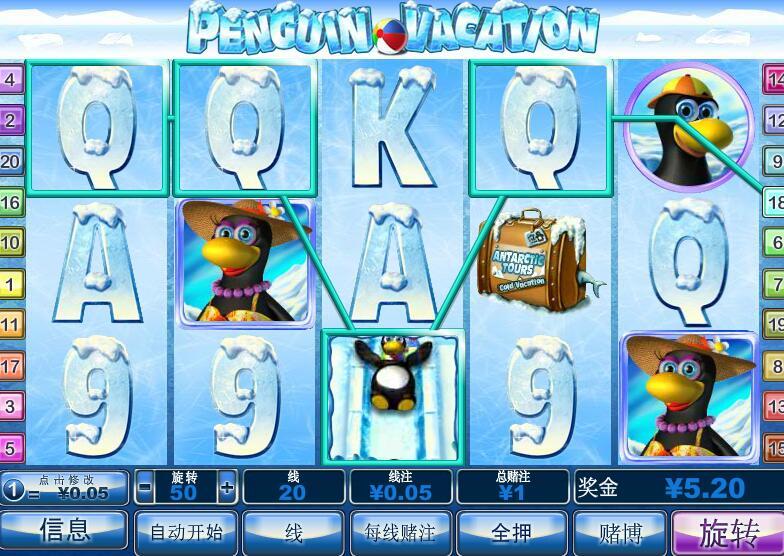Activate payline 14 marker

774,79
